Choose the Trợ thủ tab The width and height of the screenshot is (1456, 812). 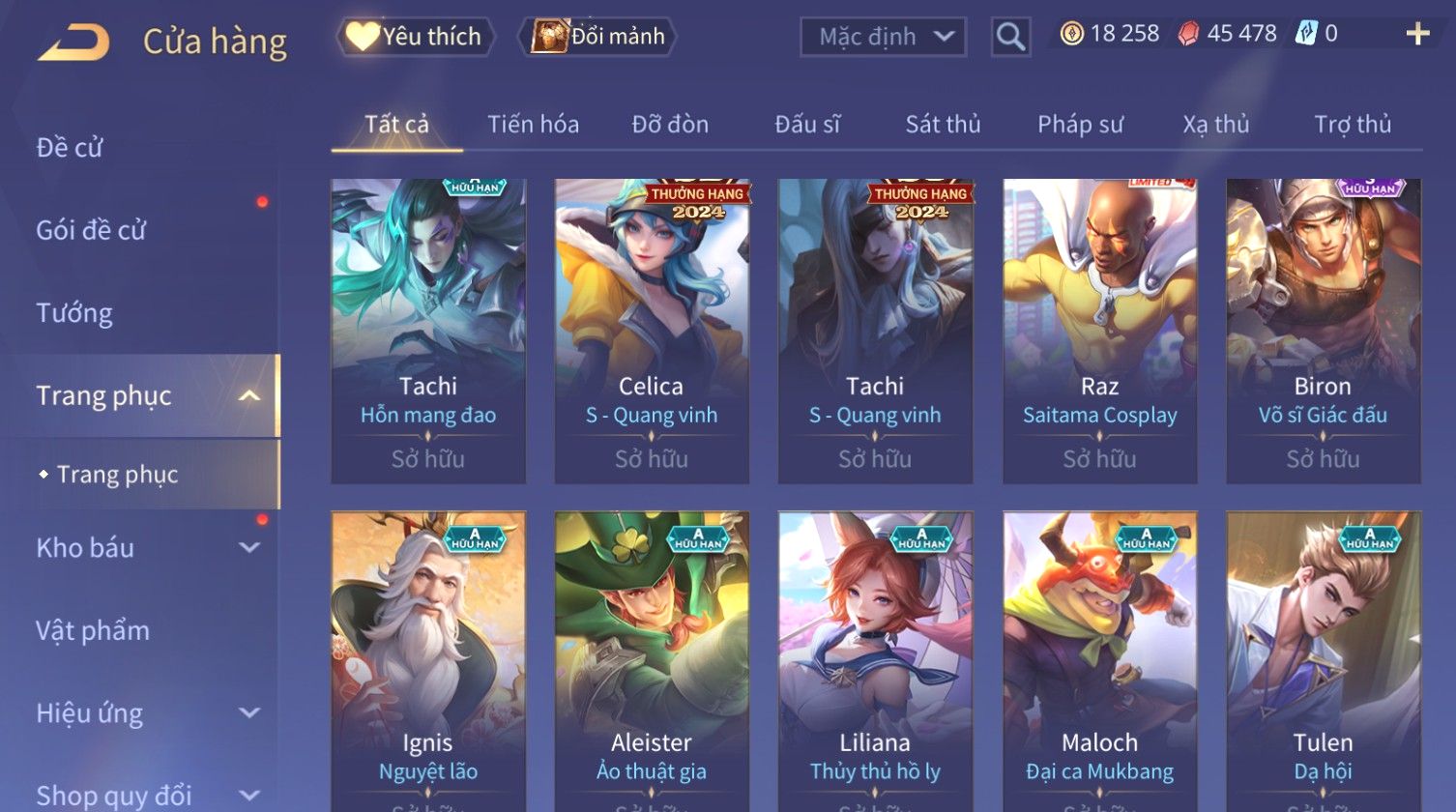[x=1352, y=125]
